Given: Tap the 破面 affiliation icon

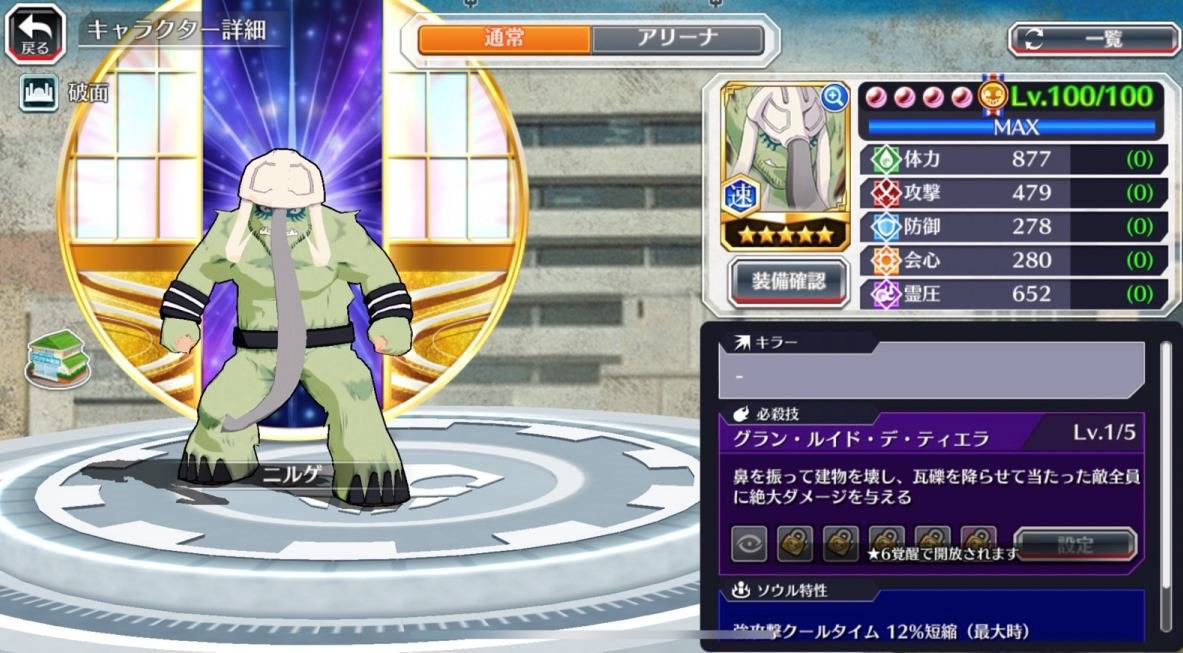Looking at the screenshot, I should 38,94.
